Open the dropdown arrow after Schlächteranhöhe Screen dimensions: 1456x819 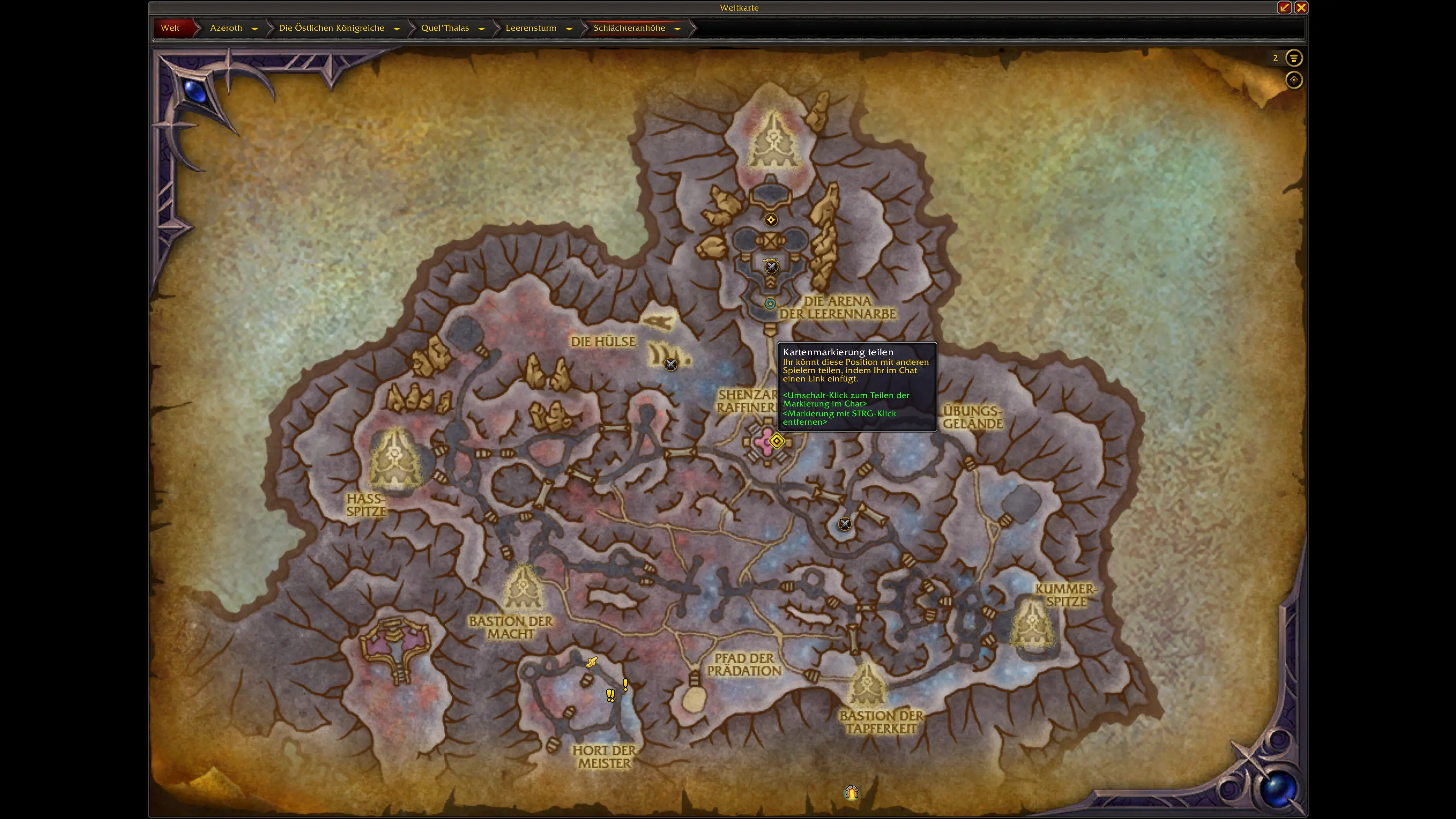(677, 28)
